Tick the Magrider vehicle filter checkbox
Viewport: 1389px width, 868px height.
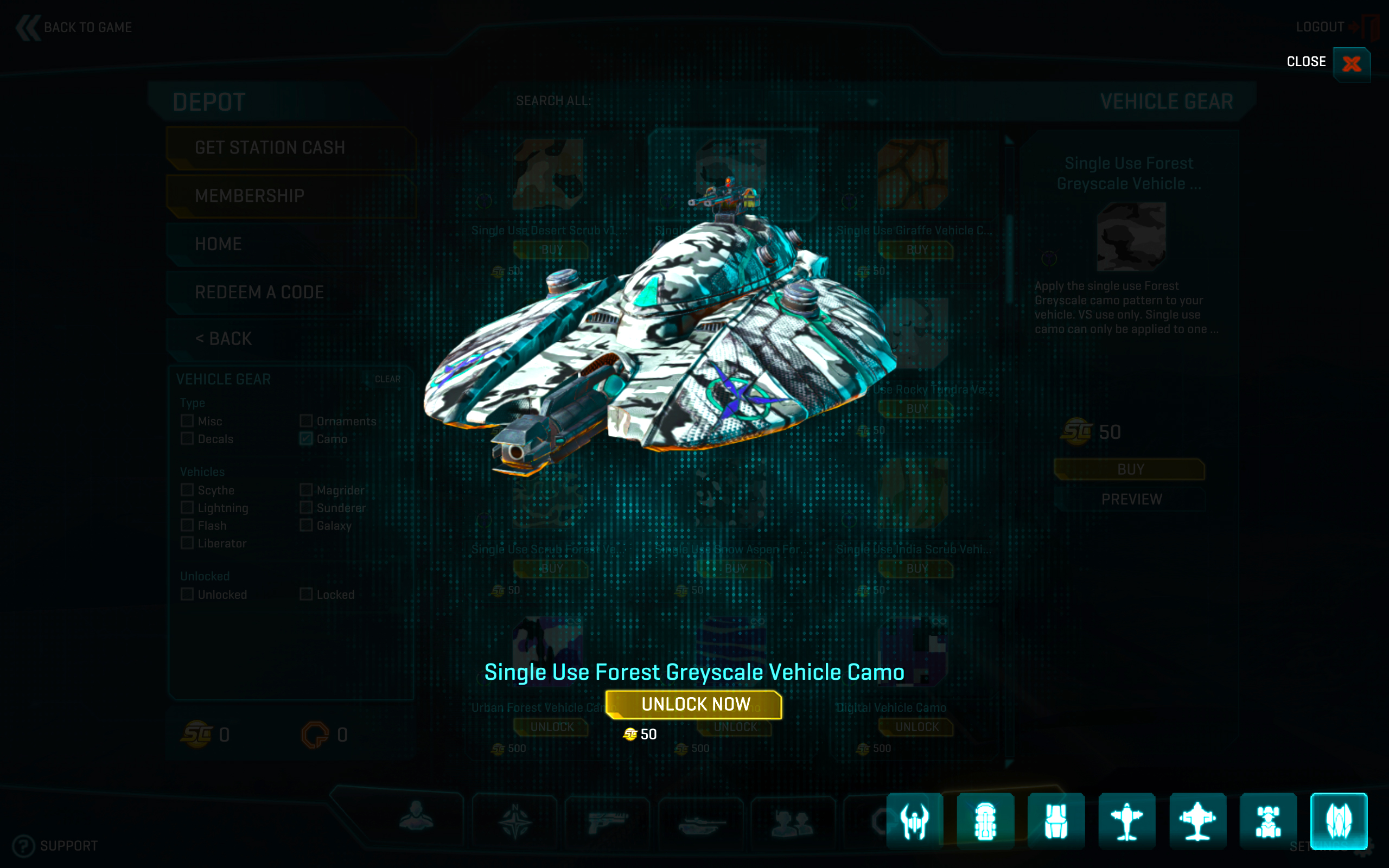tap(306, 490)
